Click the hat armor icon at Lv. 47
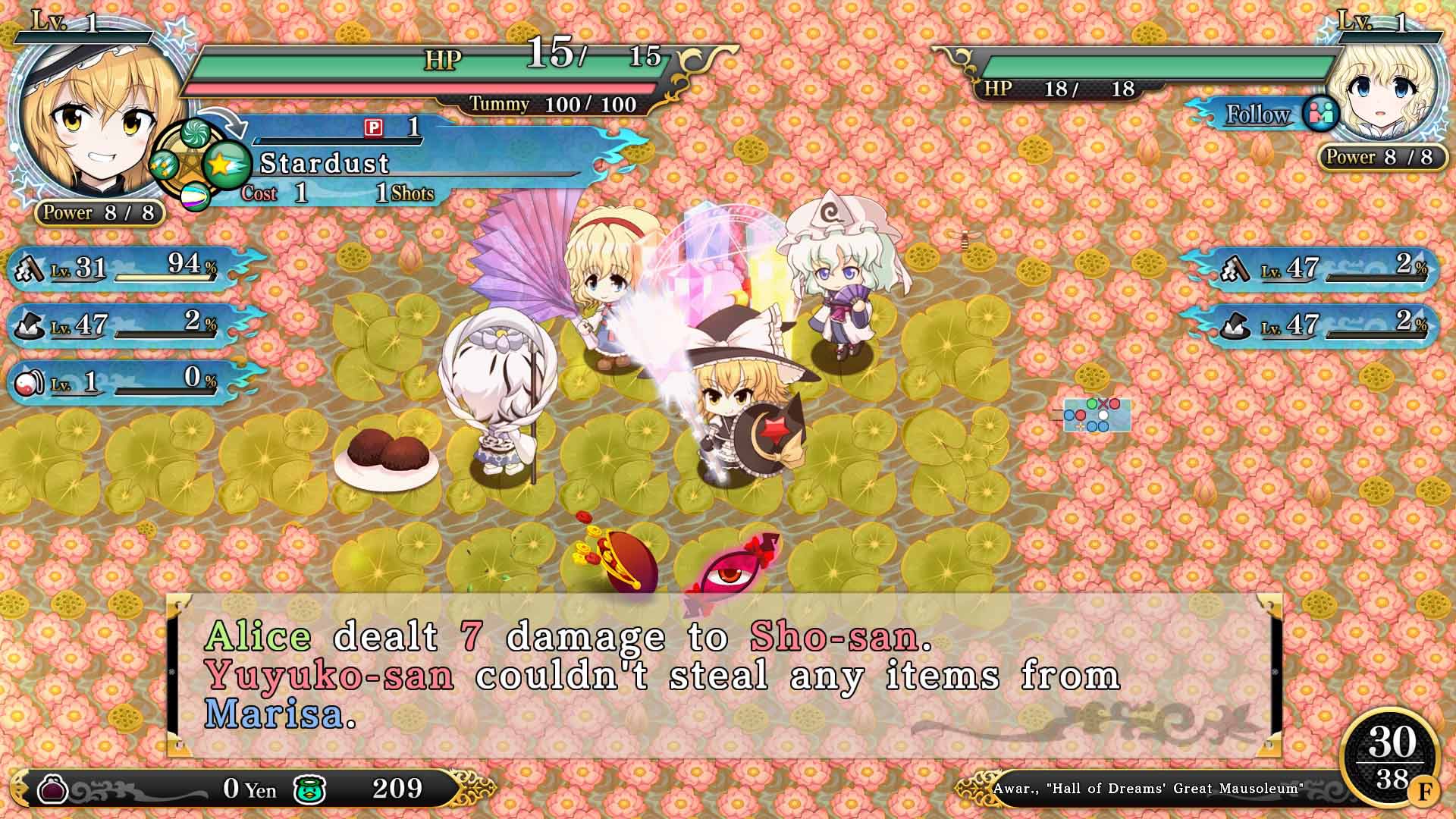Image resolution: width=1456 pixels, height=819 pixels. [x=27, y=328]
